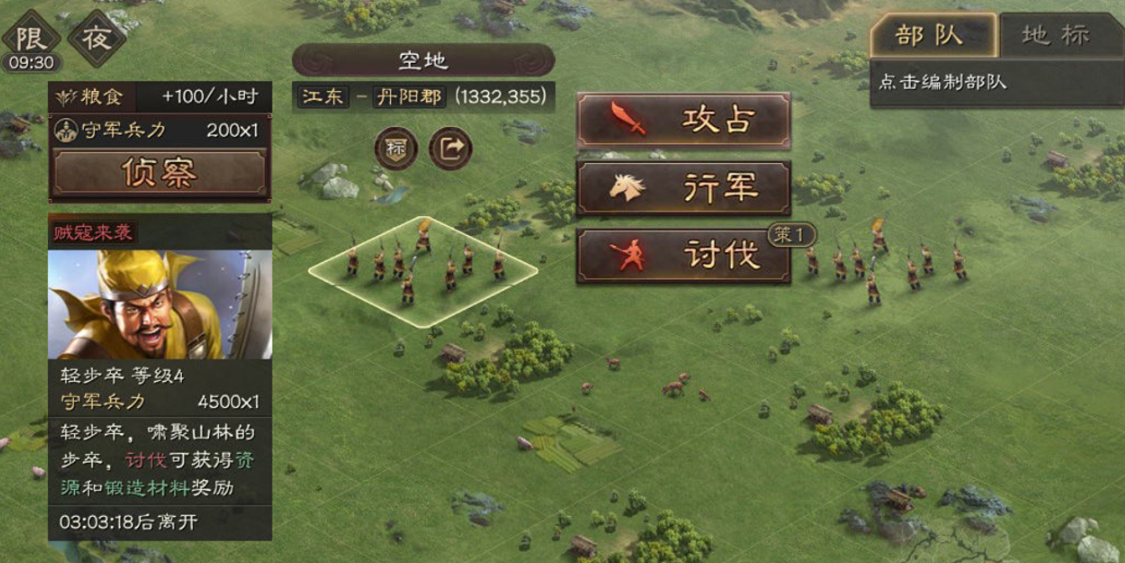Select the 行军 march command
1125x563 pixels.
click(684, 188)
